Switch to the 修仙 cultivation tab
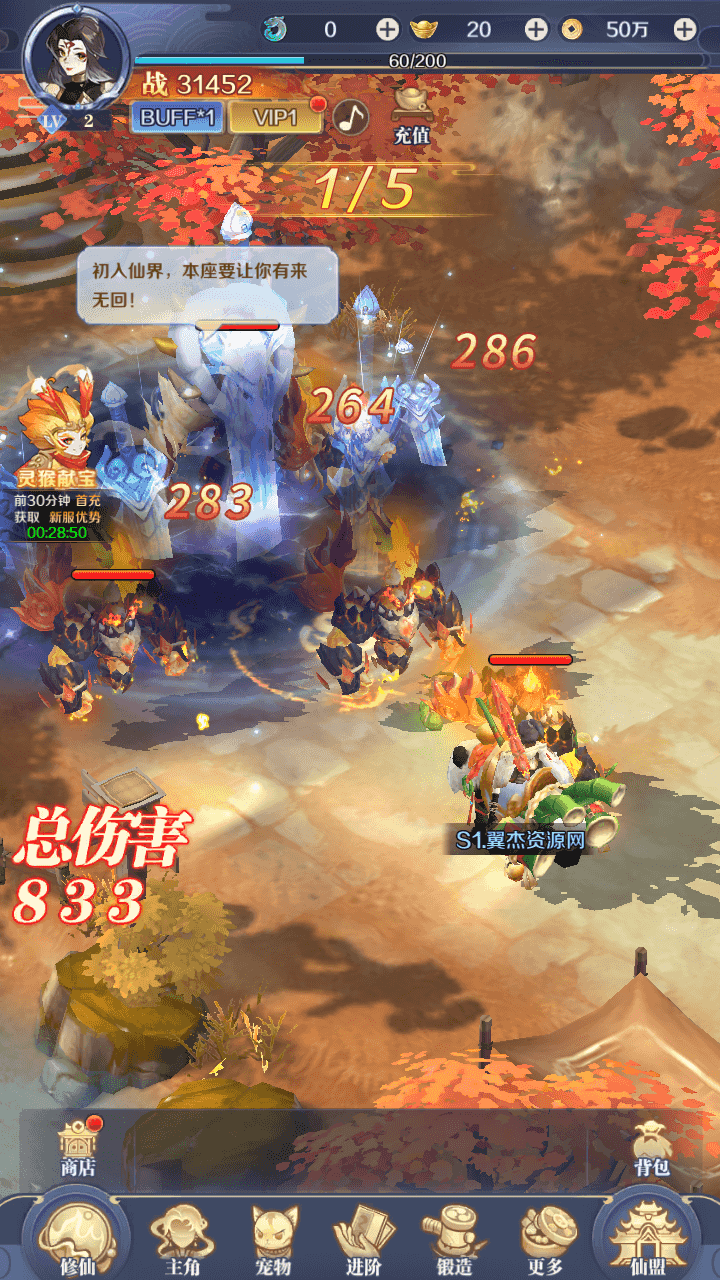 [x=76, y=1236]
